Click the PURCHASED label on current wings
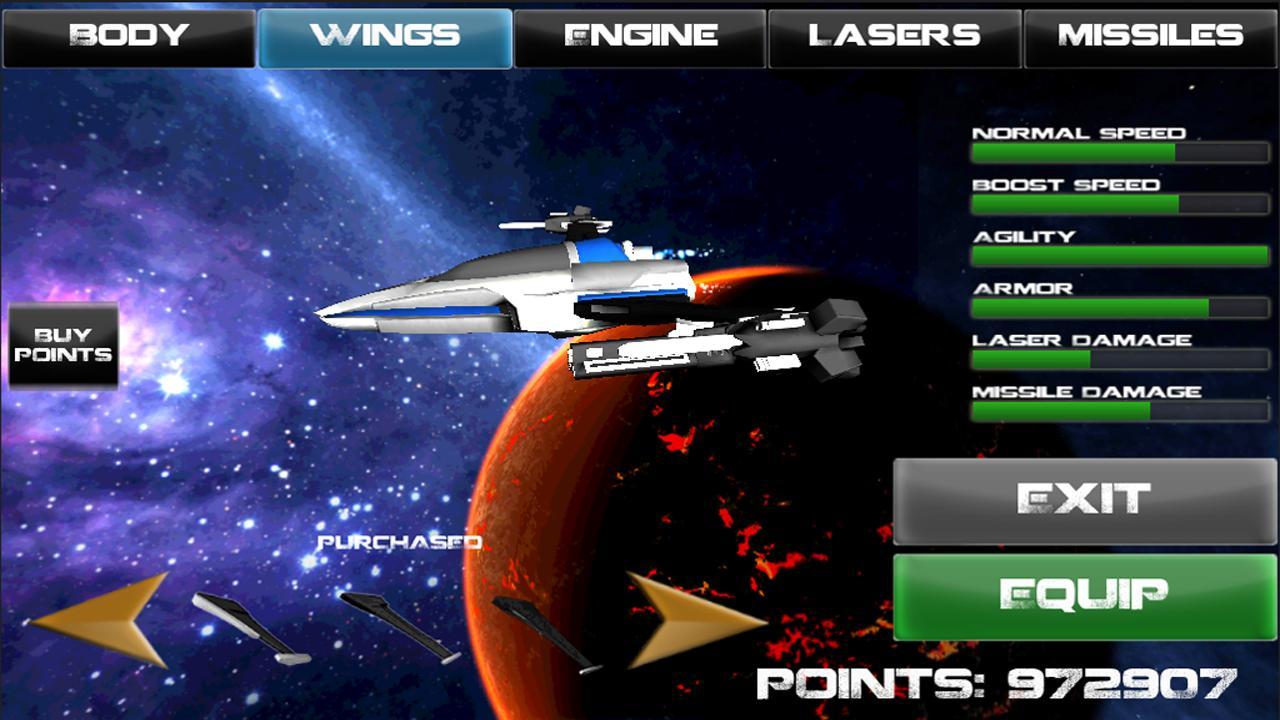The image size is (1280, 720). point(398,543)
